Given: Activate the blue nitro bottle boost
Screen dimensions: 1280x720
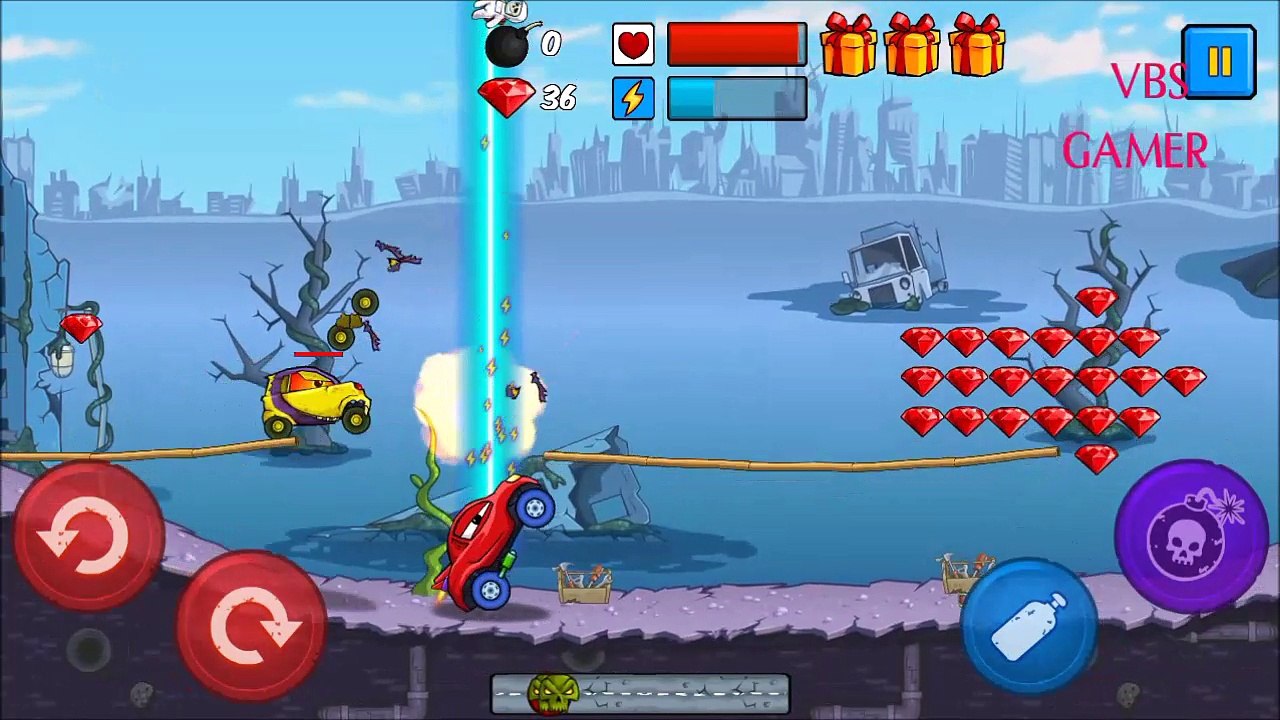Looking at the screenshot, I should 1029,622.
